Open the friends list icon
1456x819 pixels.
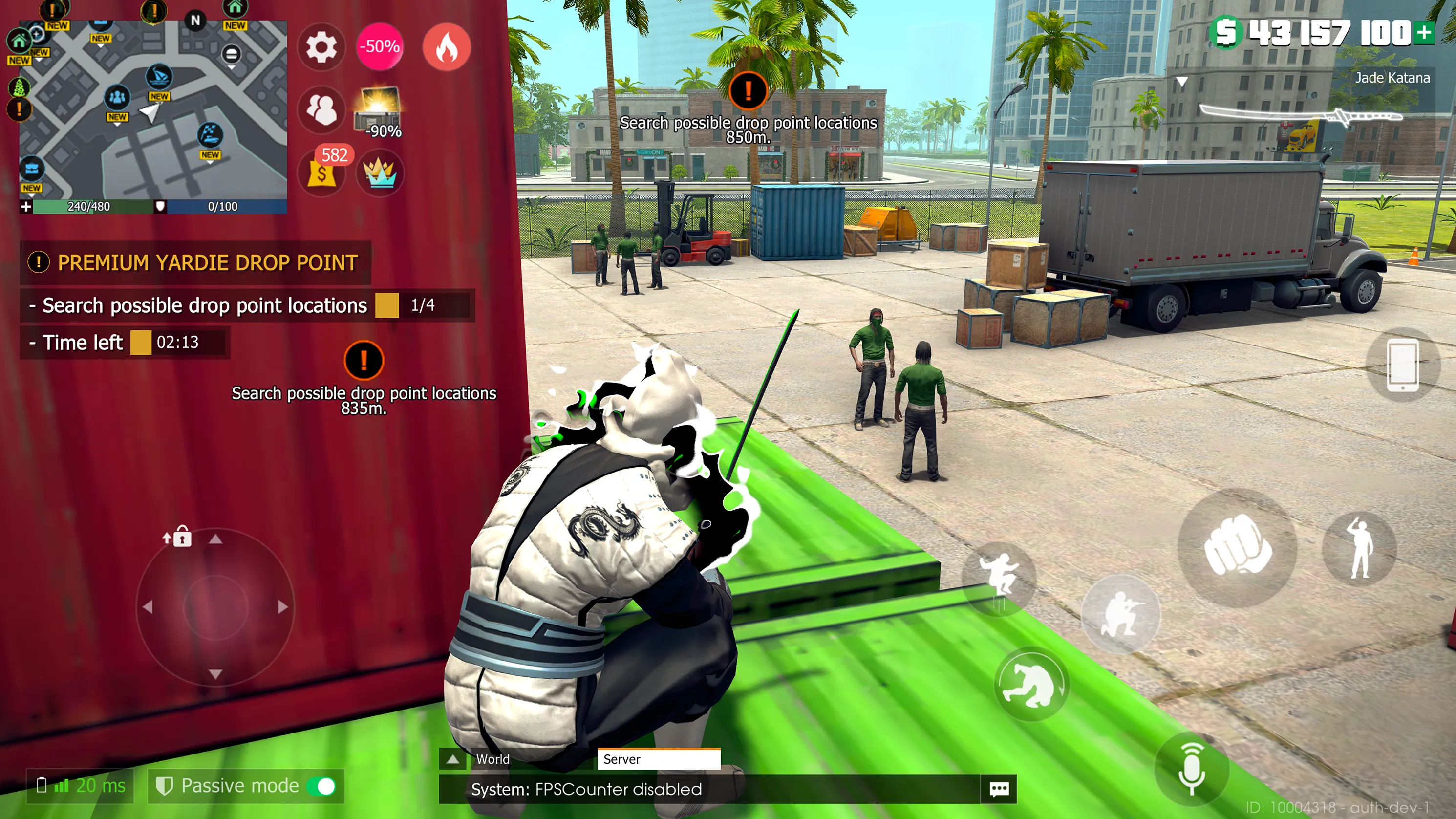click(x=321, y=110)
